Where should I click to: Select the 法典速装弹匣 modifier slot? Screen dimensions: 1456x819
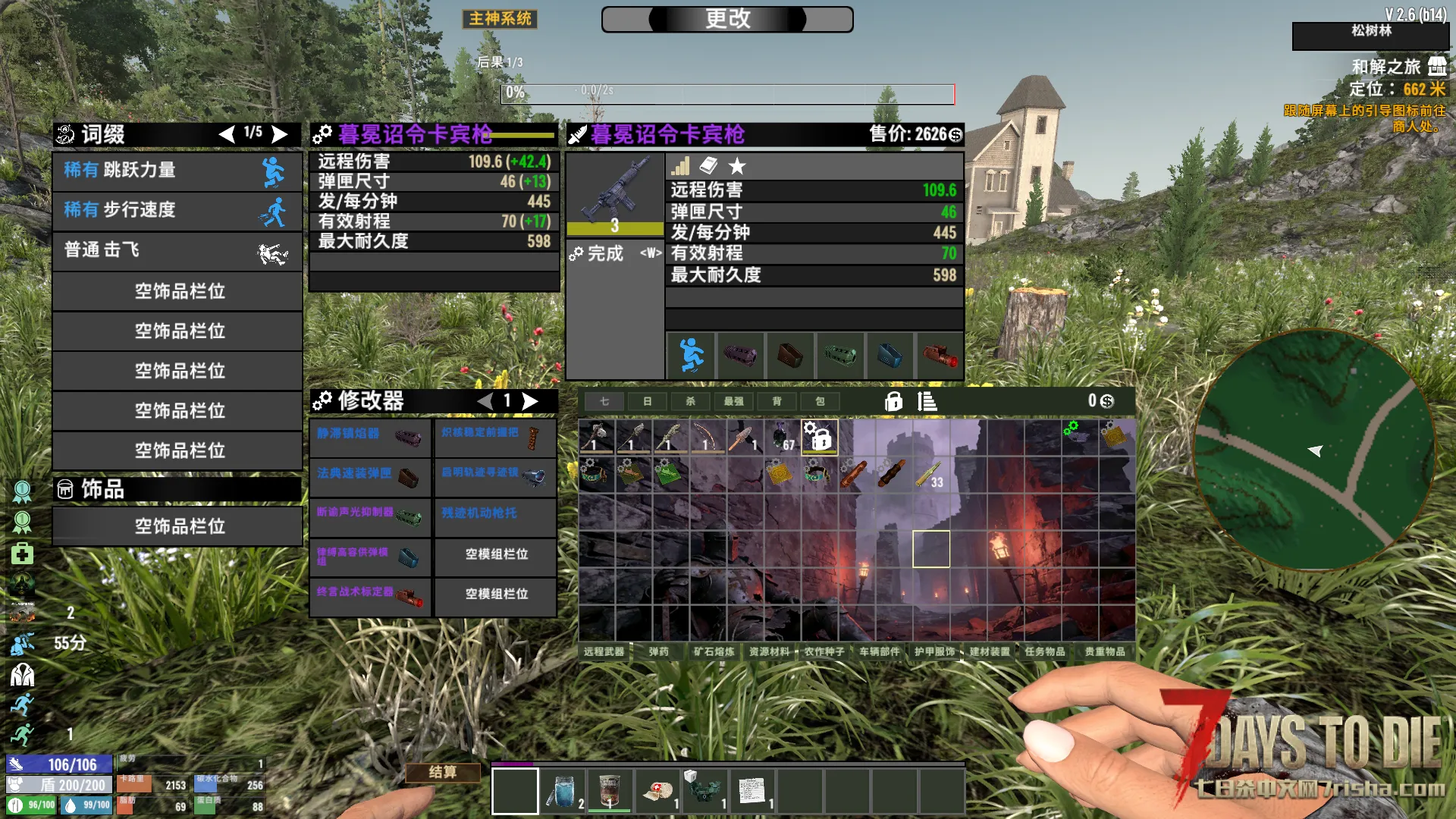(370, 475)
